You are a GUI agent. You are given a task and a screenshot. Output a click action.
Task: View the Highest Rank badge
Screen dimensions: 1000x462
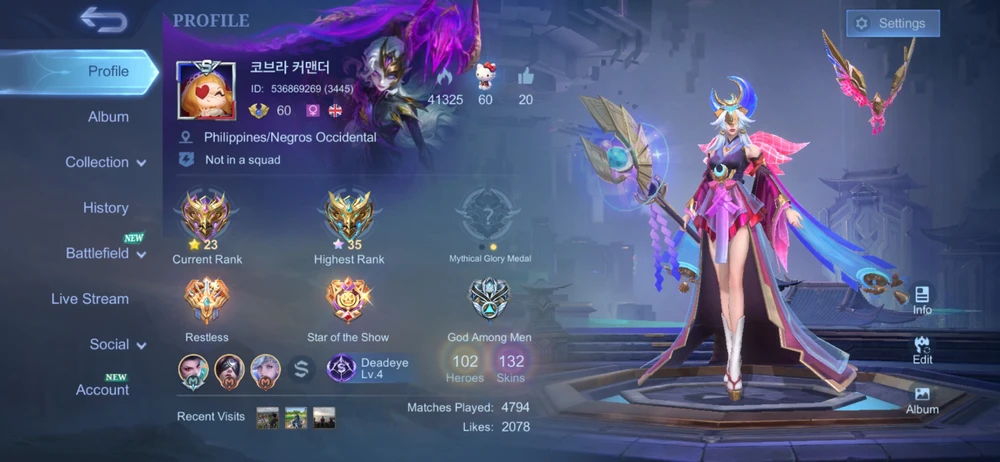point(349,215)
